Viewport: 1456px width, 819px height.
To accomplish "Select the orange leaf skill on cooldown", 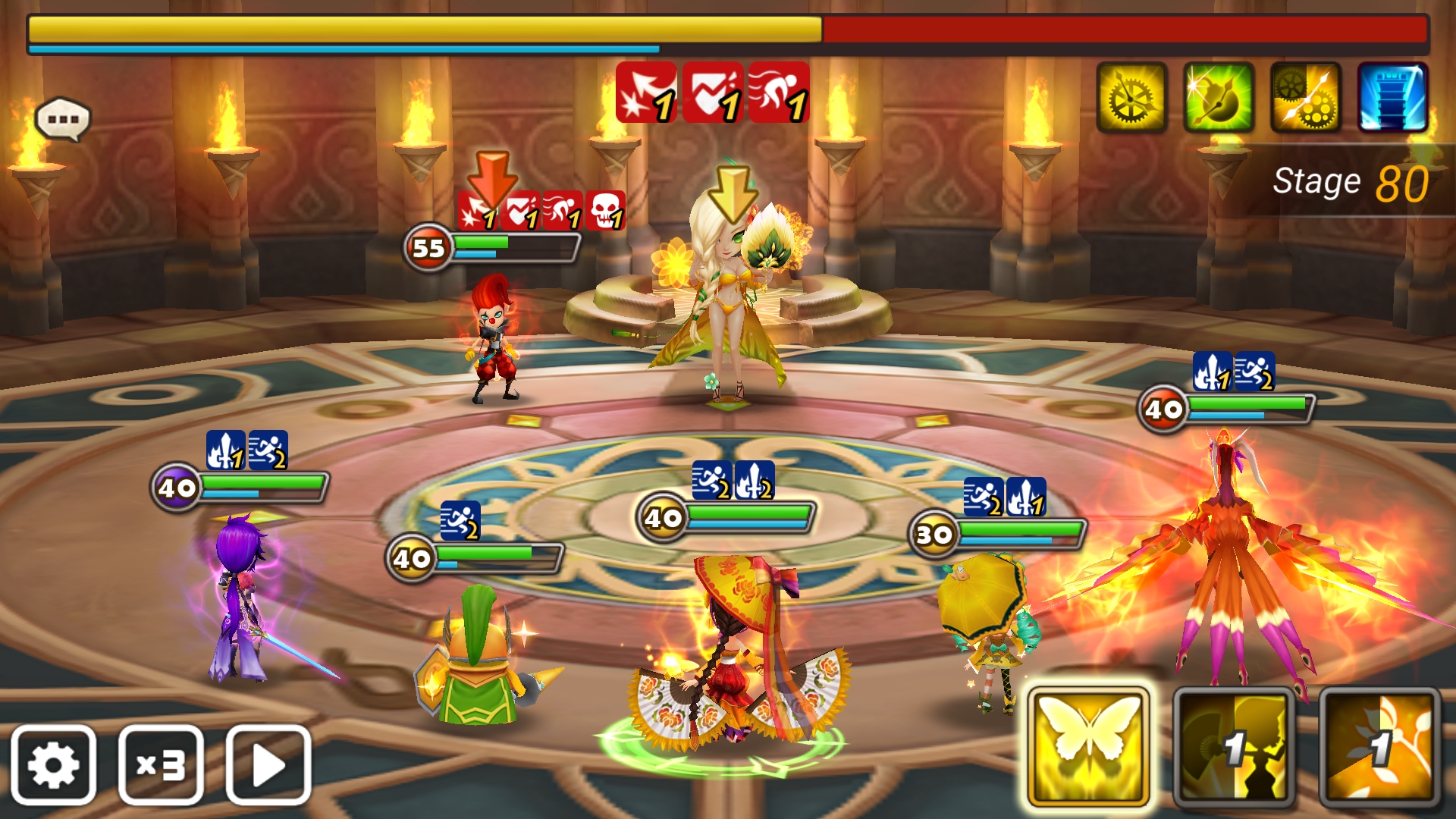I will [1379, 747].
